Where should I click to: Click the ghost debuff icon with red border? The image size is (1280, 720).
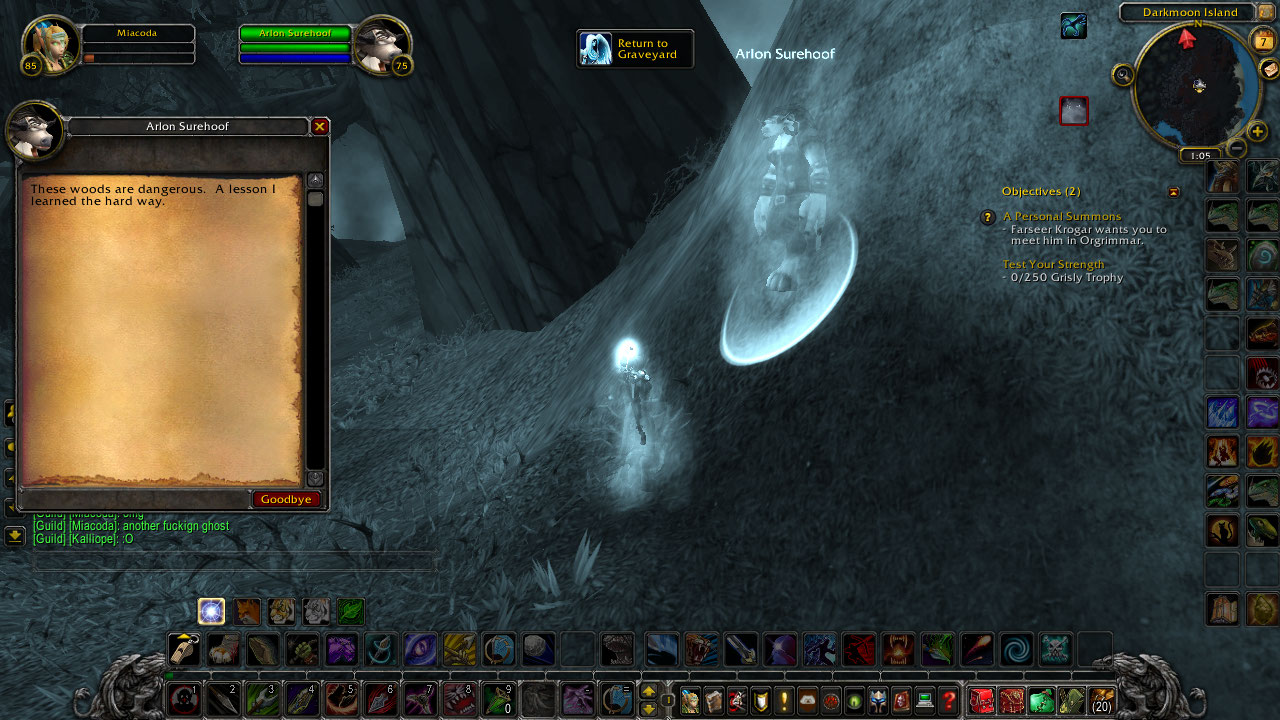click(x=1074, y=111)
